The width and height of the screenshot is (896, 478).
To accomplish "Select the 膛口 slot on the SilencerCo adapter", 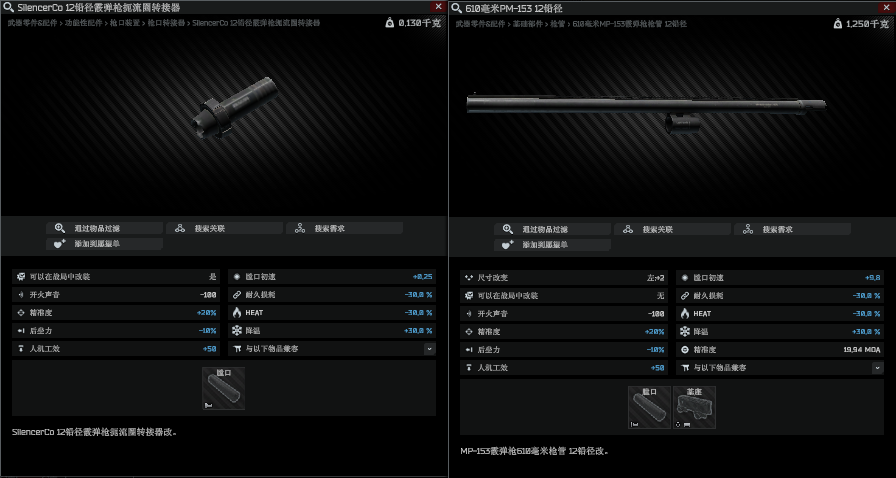I will coord(223,389).
